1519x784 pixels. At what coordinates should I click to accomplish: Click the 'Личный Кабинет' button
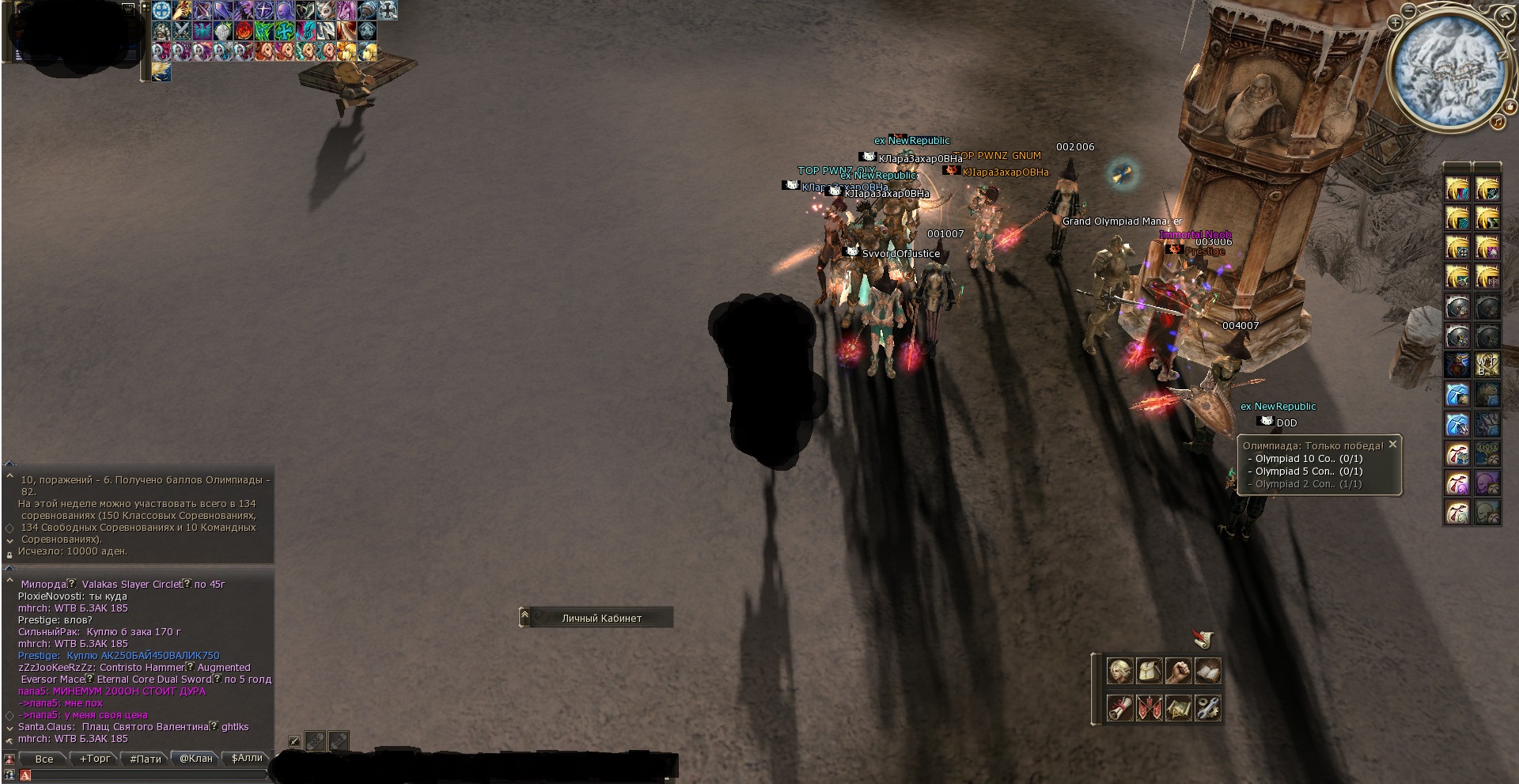tap(600, 617)
